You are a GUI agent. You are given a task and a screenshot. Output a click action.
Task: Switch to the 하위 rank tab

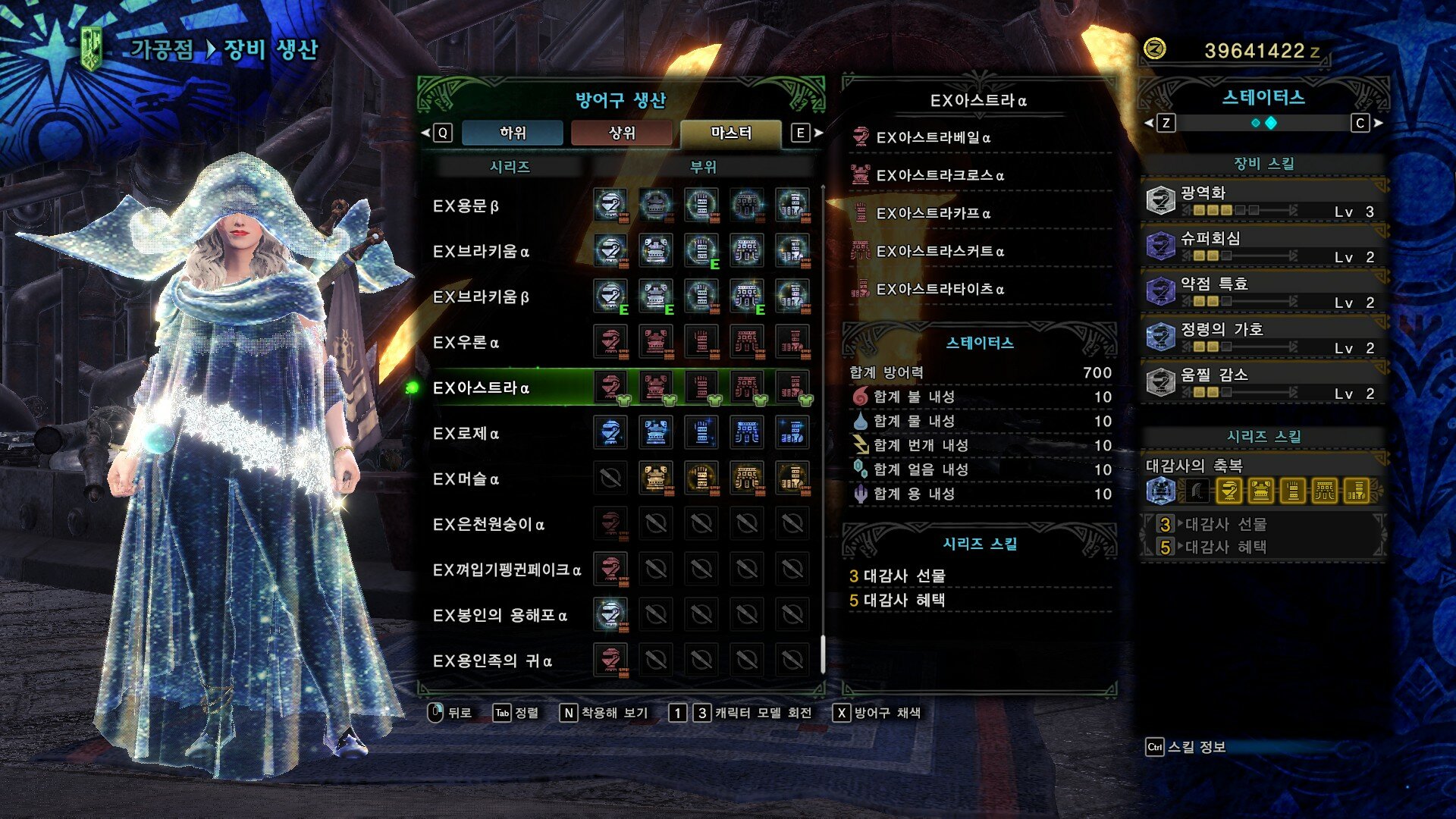coord(513,133)
